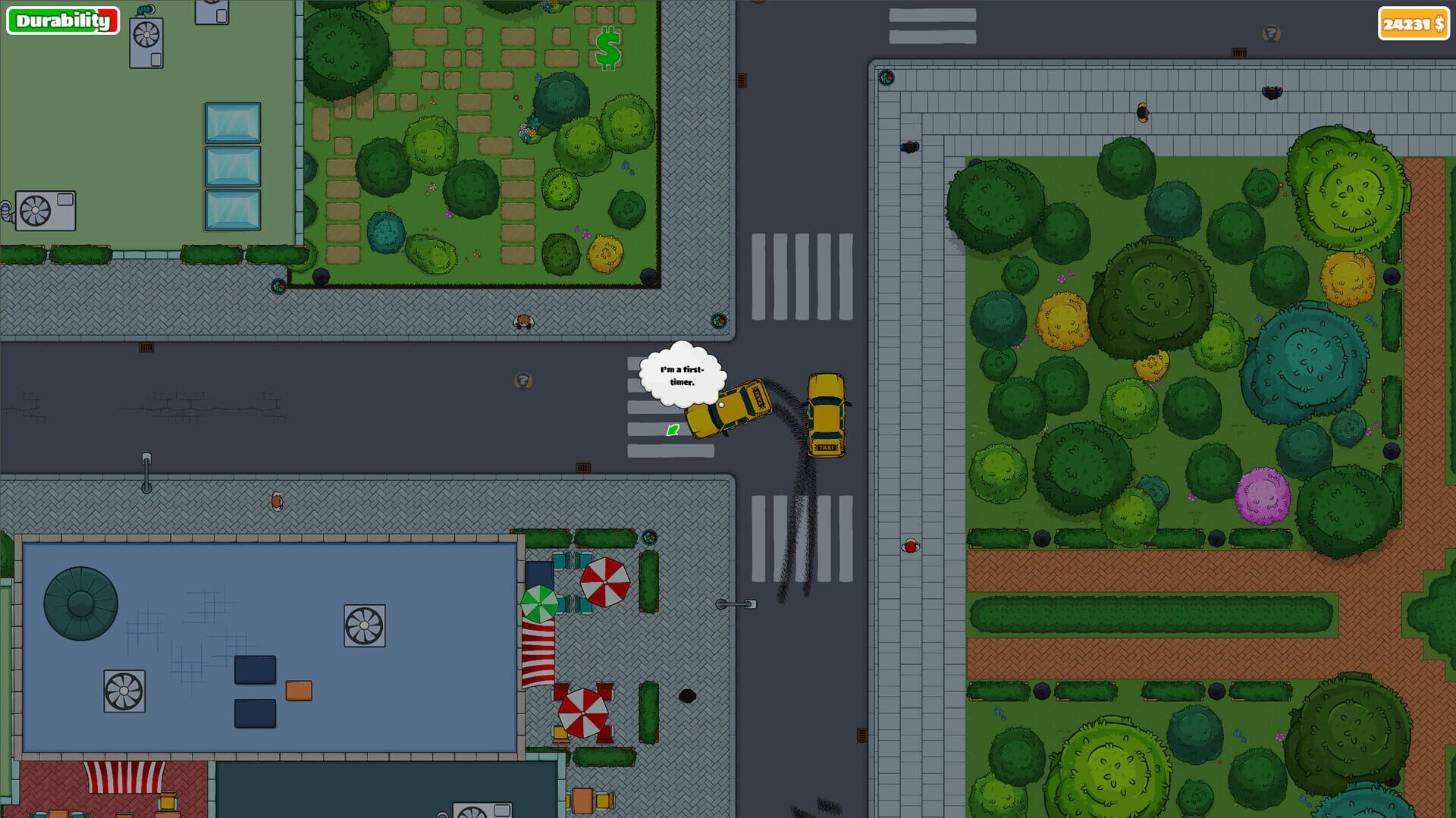This screenshot has height=818, width=1456.
Task: Click the Durability indicator top-left
Action: [x=62, y=20]
